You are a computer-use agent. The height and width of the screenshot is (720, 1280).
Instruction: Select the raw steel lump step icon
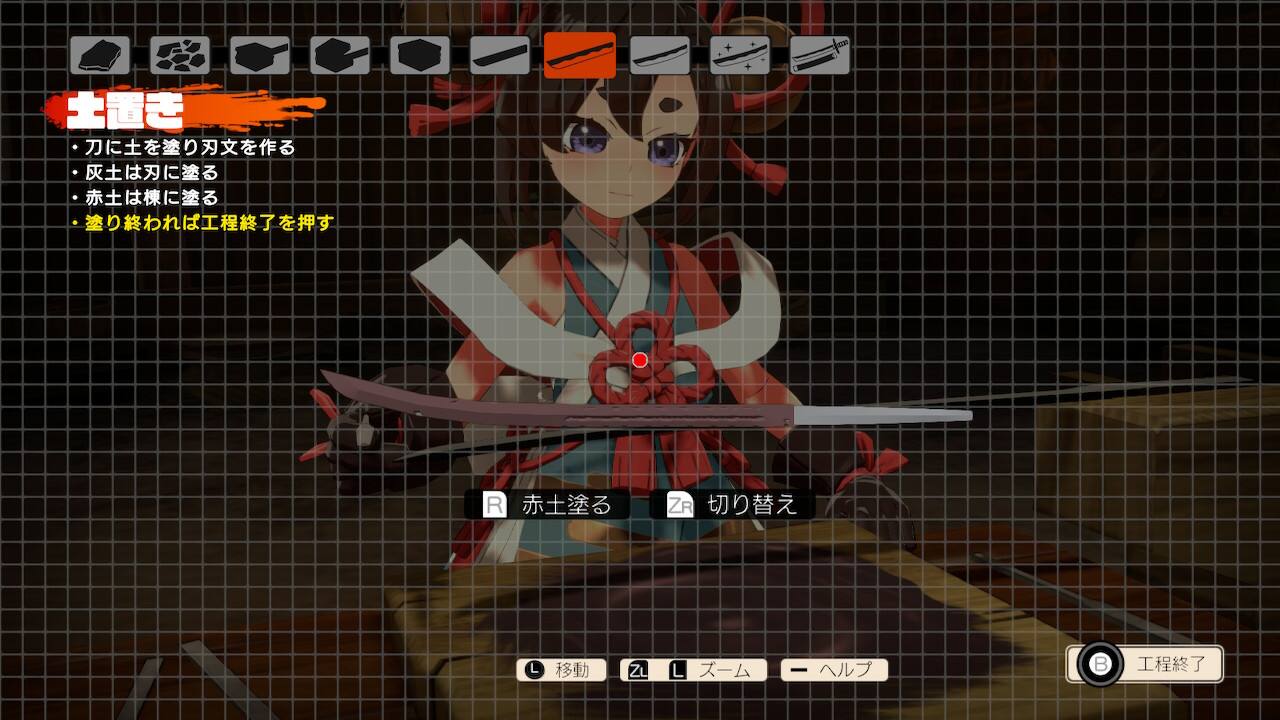[x=100, y=55]
